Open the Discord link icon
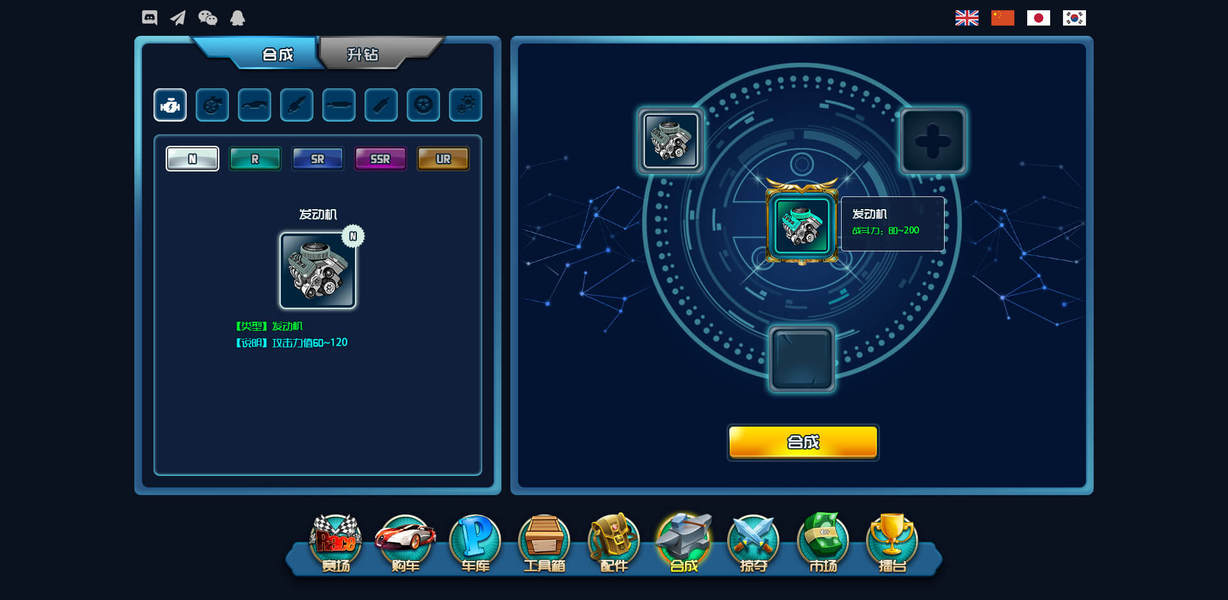 click(x=150, y=17)
